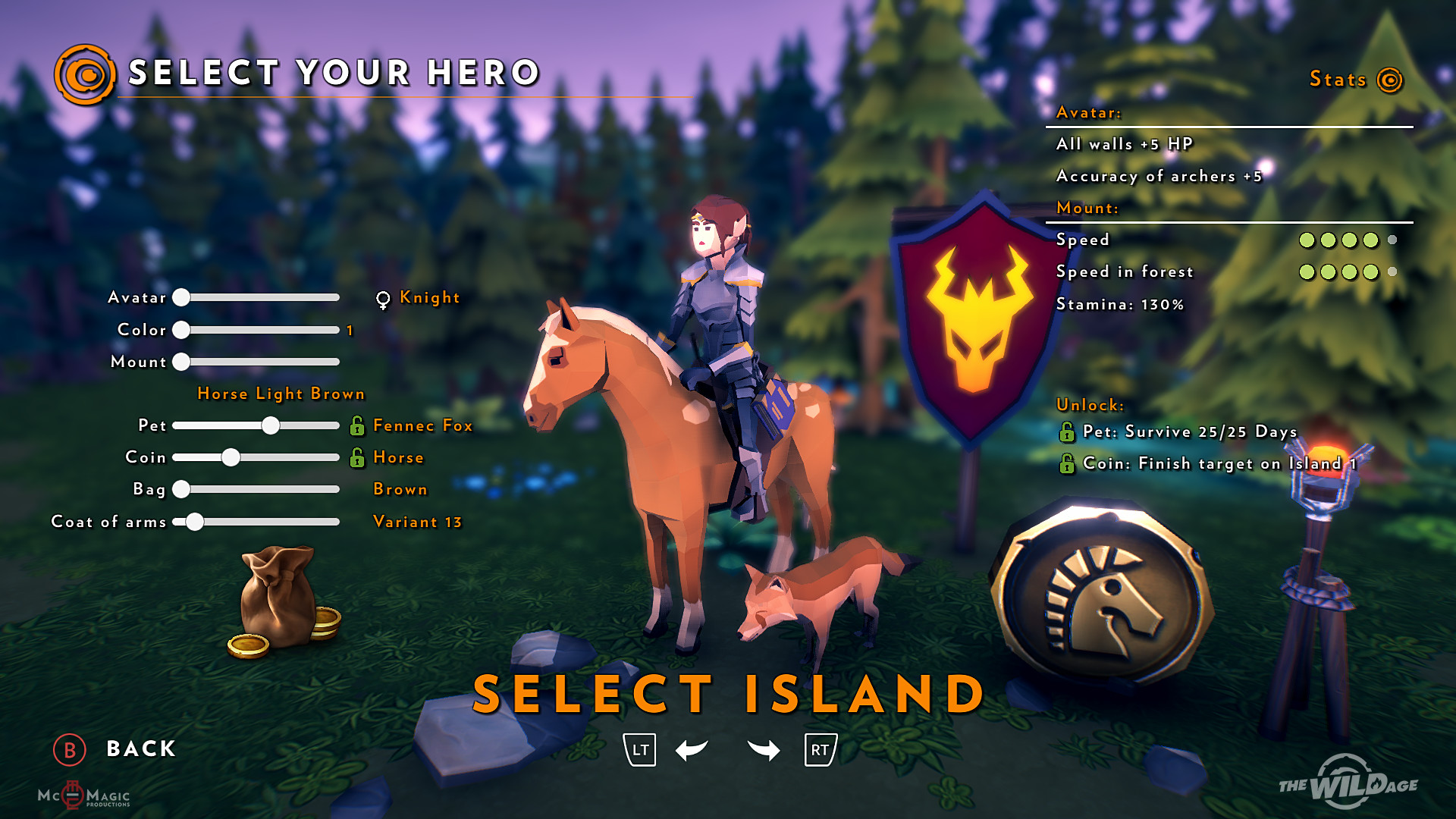Image resolution: width=1456 pixels, height=819 pixels.
Task: Adjust the Color slider knob
Action: [x=181, y=330]
